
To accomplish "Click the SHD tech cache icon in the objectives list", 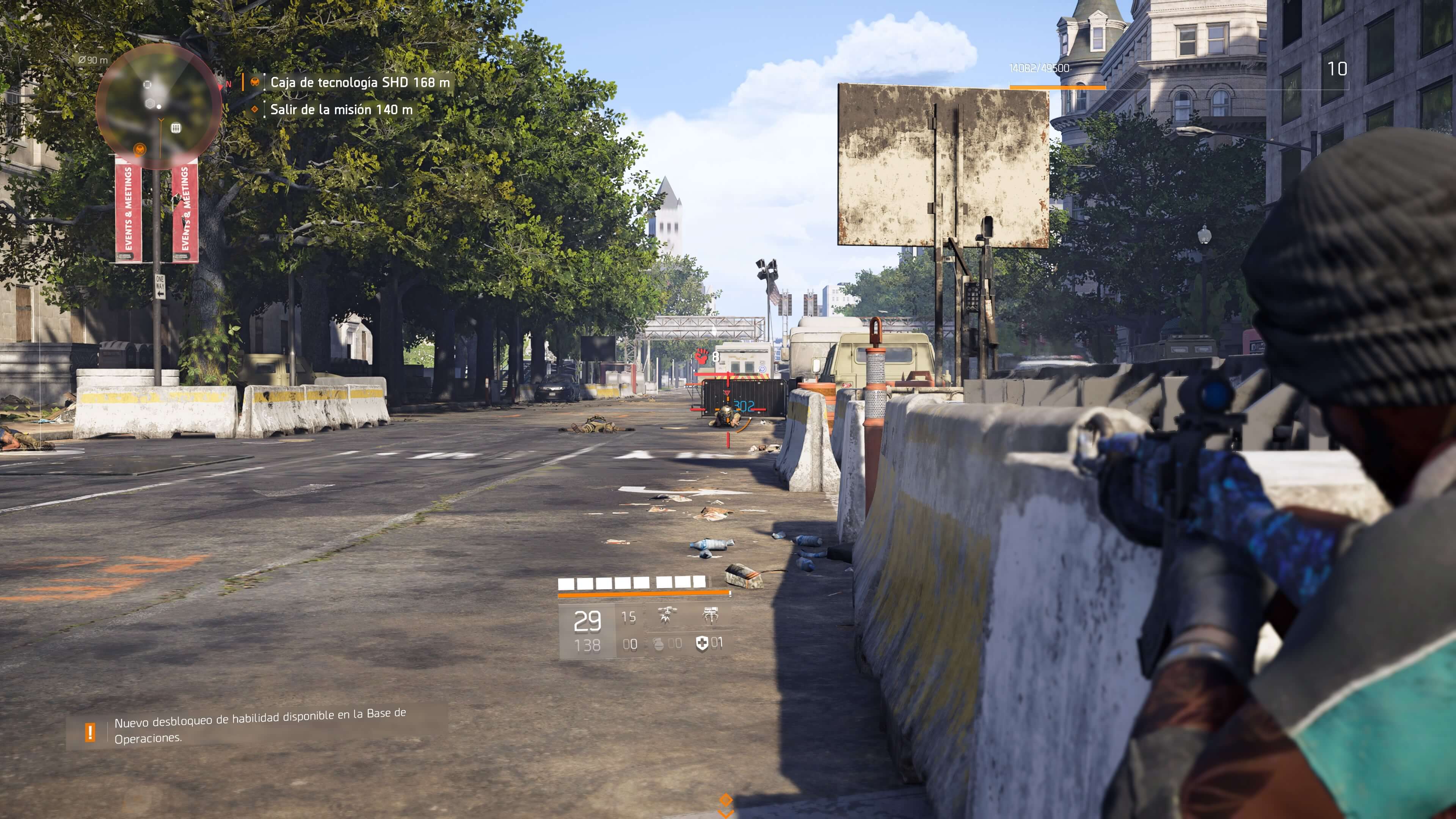I will pos(256,82).
